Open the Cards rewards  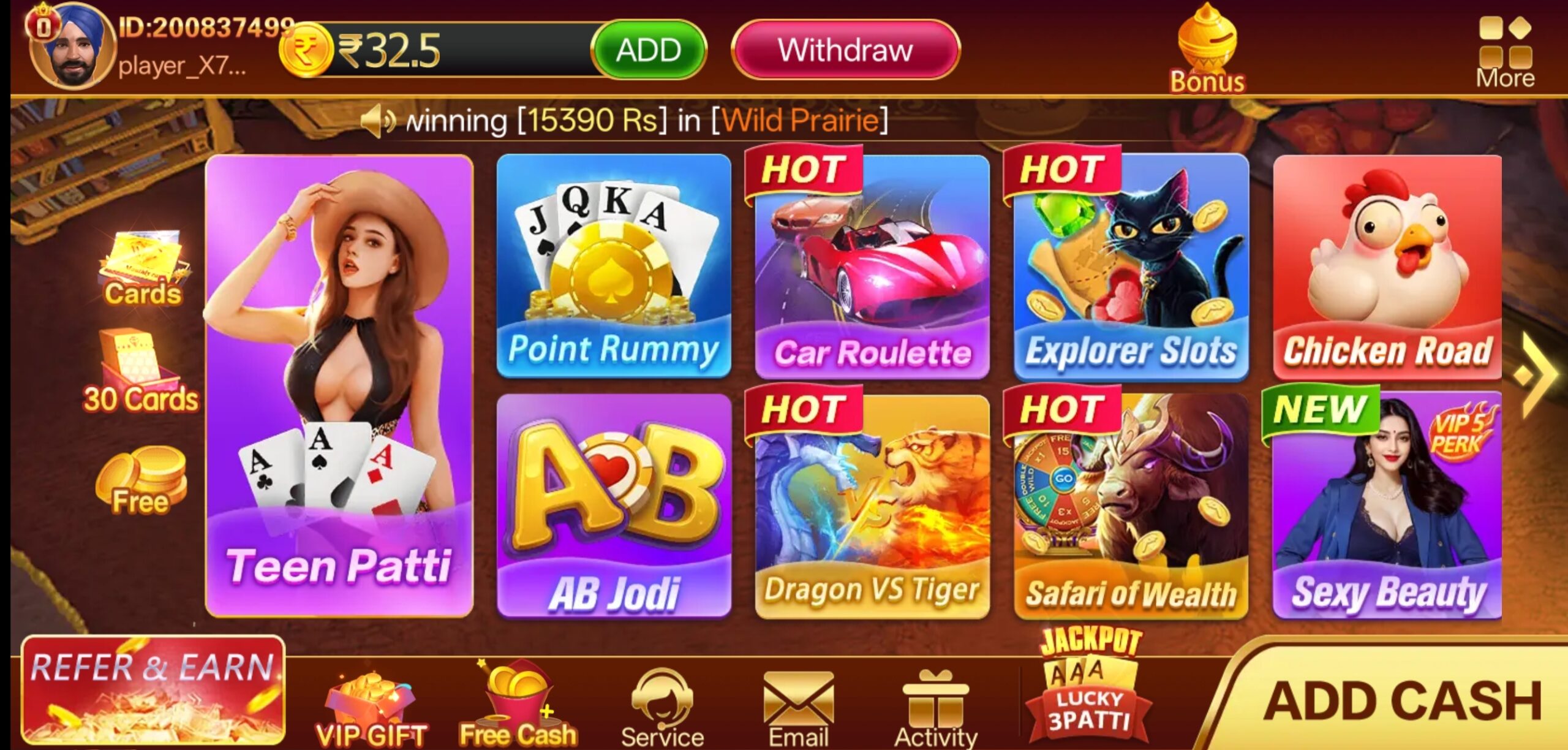(143, 270)
